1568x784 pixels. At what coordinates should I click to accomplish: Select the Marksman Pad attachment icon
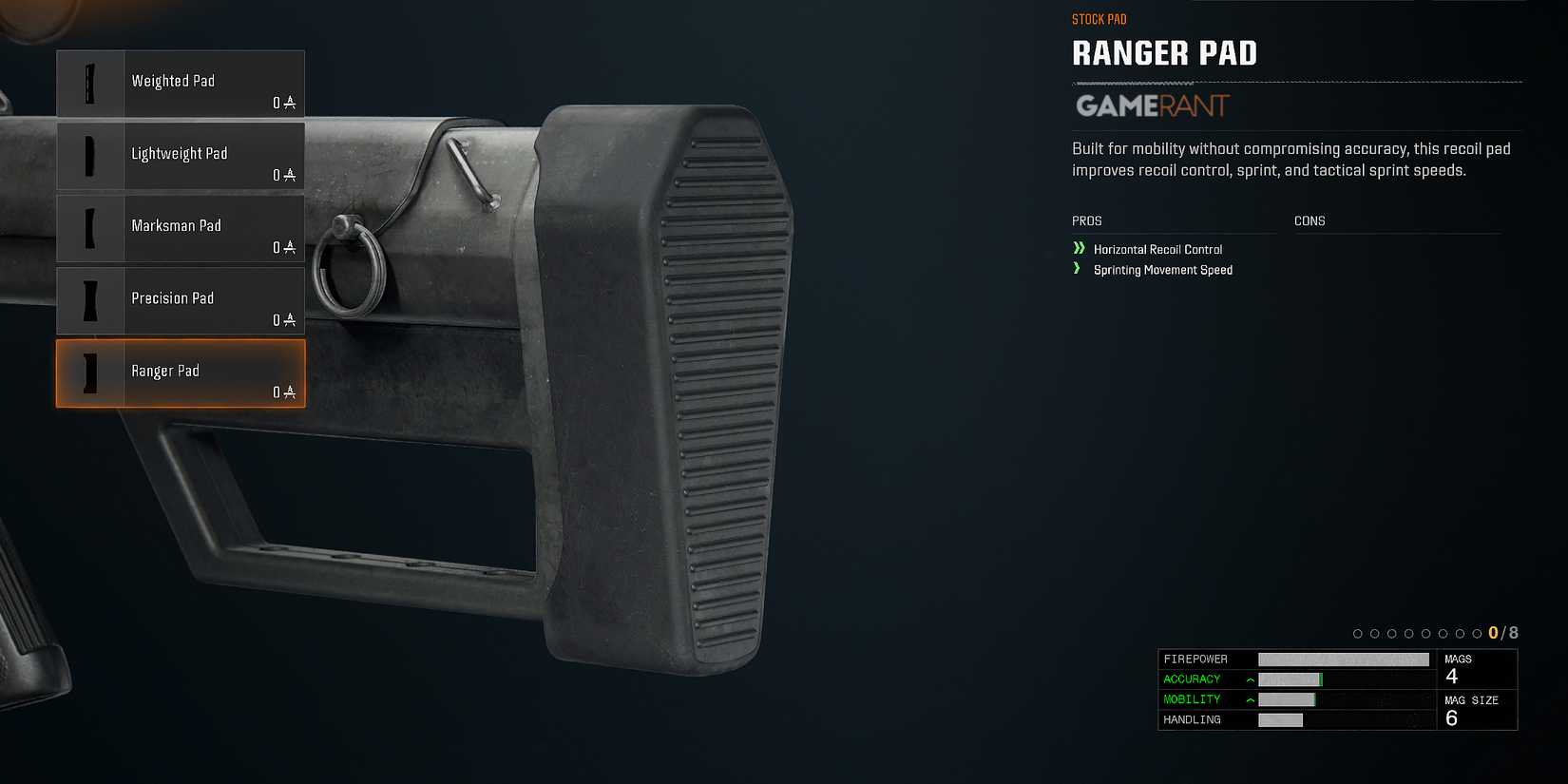(x=90, y=228)
